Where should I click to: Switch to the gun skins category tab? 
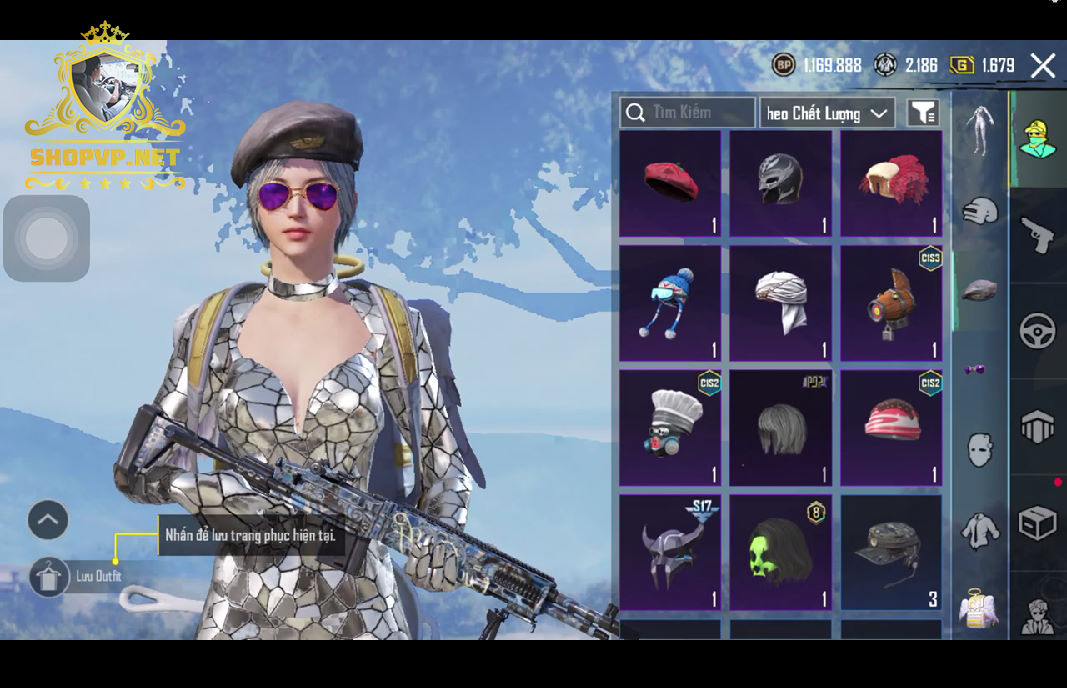click(x=1038, y=237)
